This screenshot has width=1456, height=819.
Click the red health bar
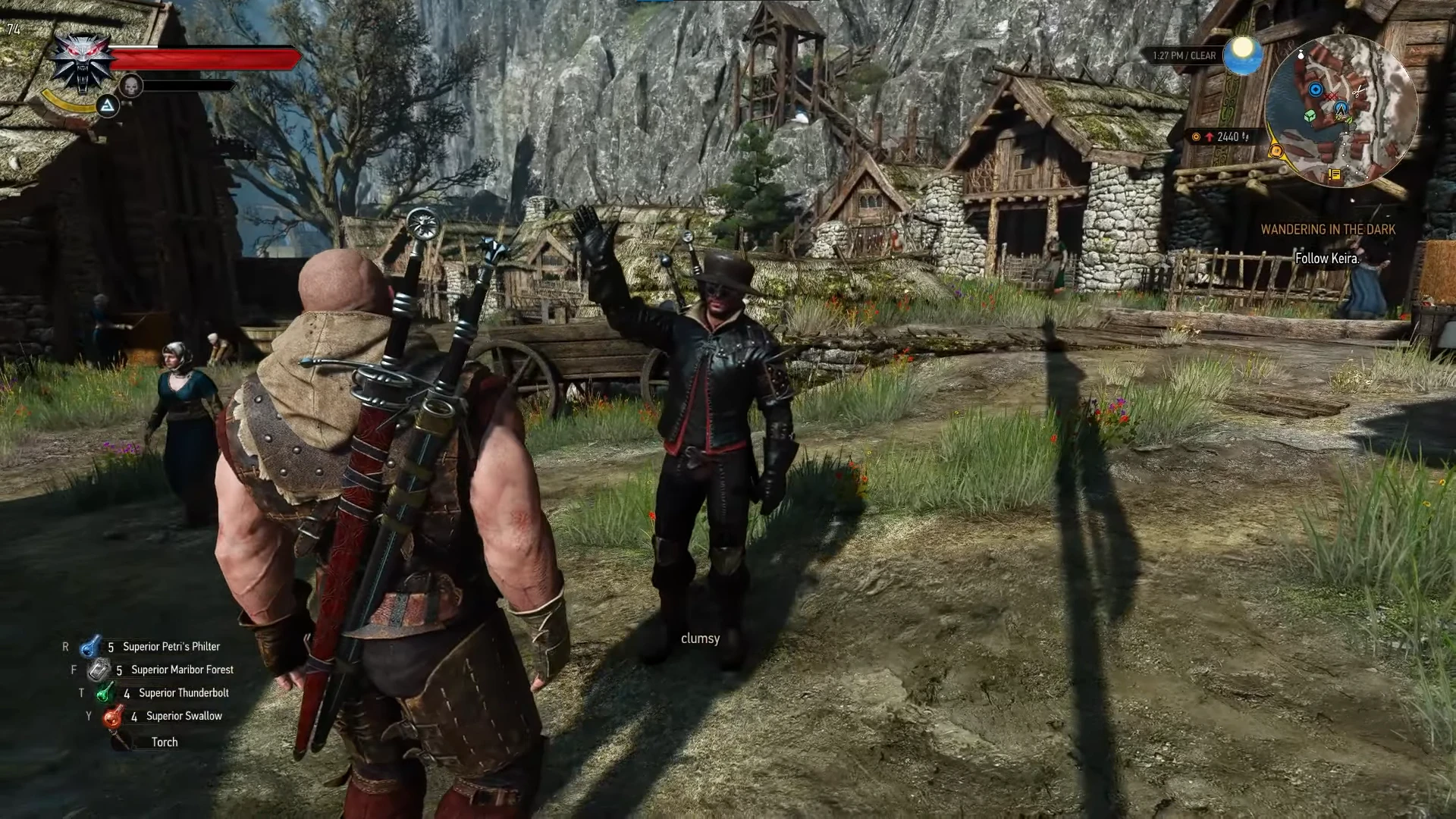(205, 57)
